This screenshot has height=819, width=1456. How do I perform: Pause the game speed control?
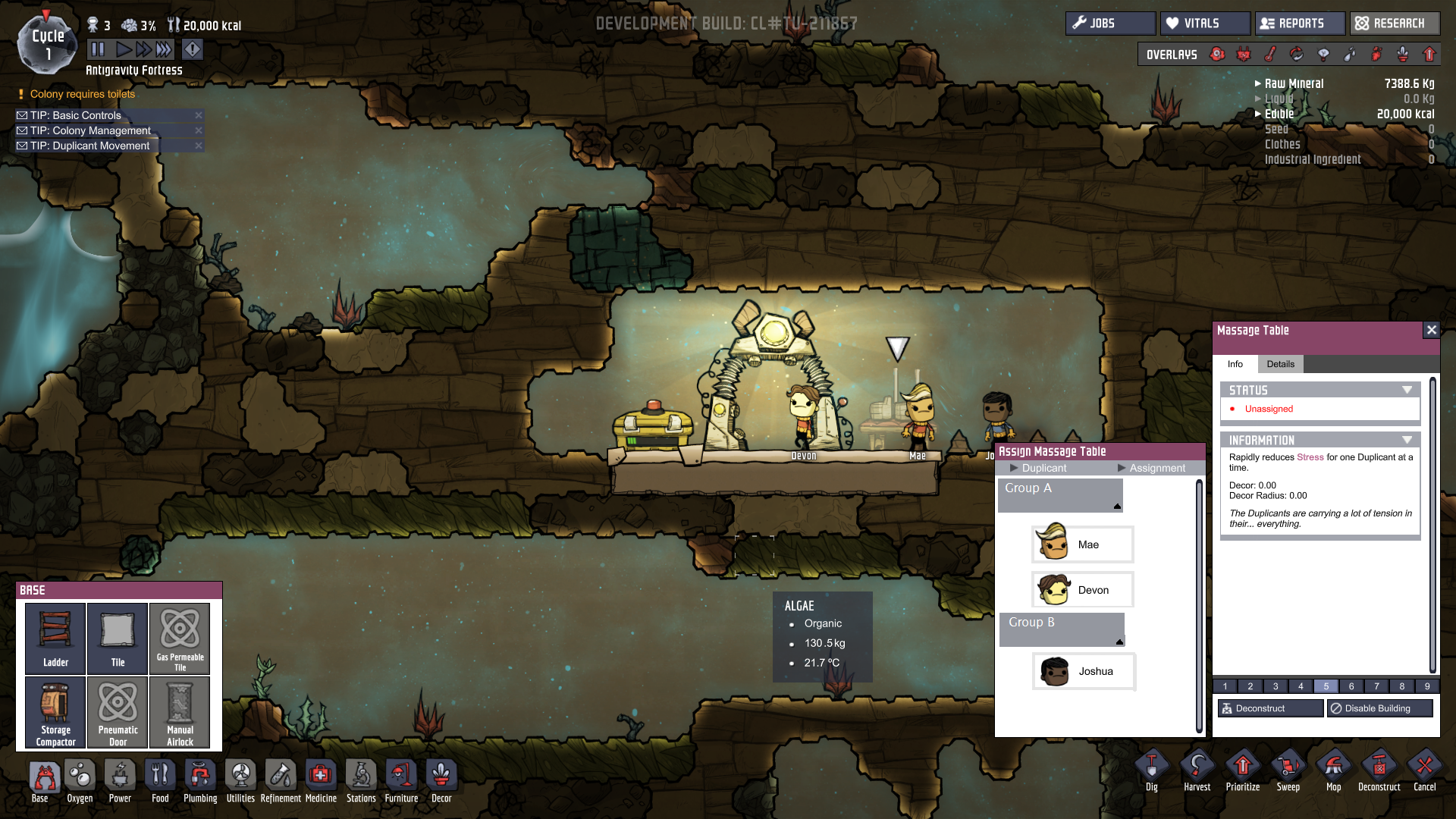click(x=98, y=50)
